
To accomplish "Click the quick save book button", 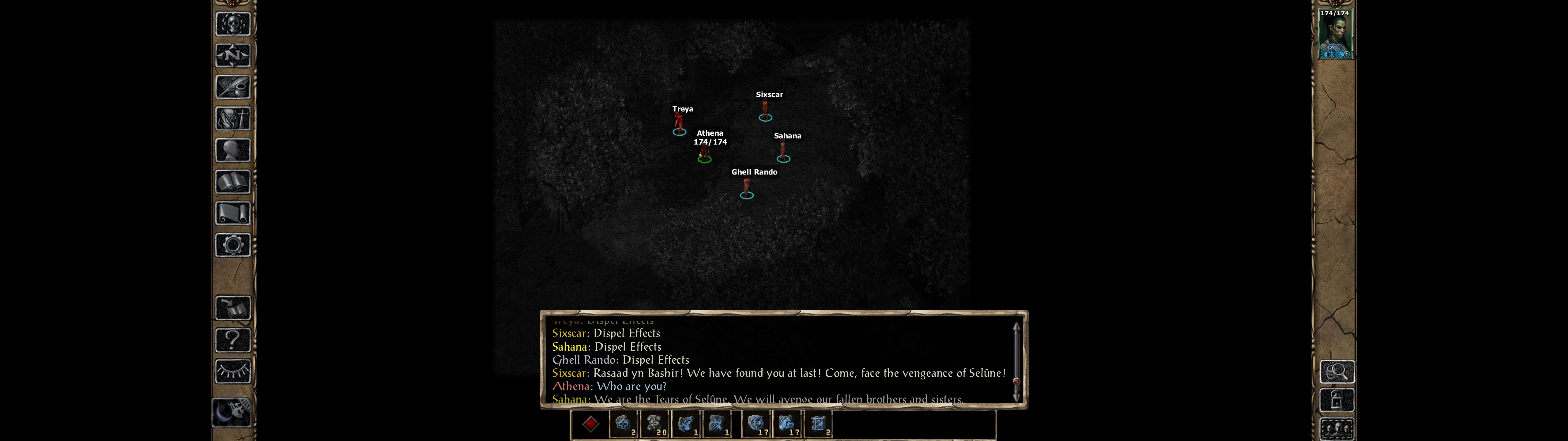I will tap(233, 308).
